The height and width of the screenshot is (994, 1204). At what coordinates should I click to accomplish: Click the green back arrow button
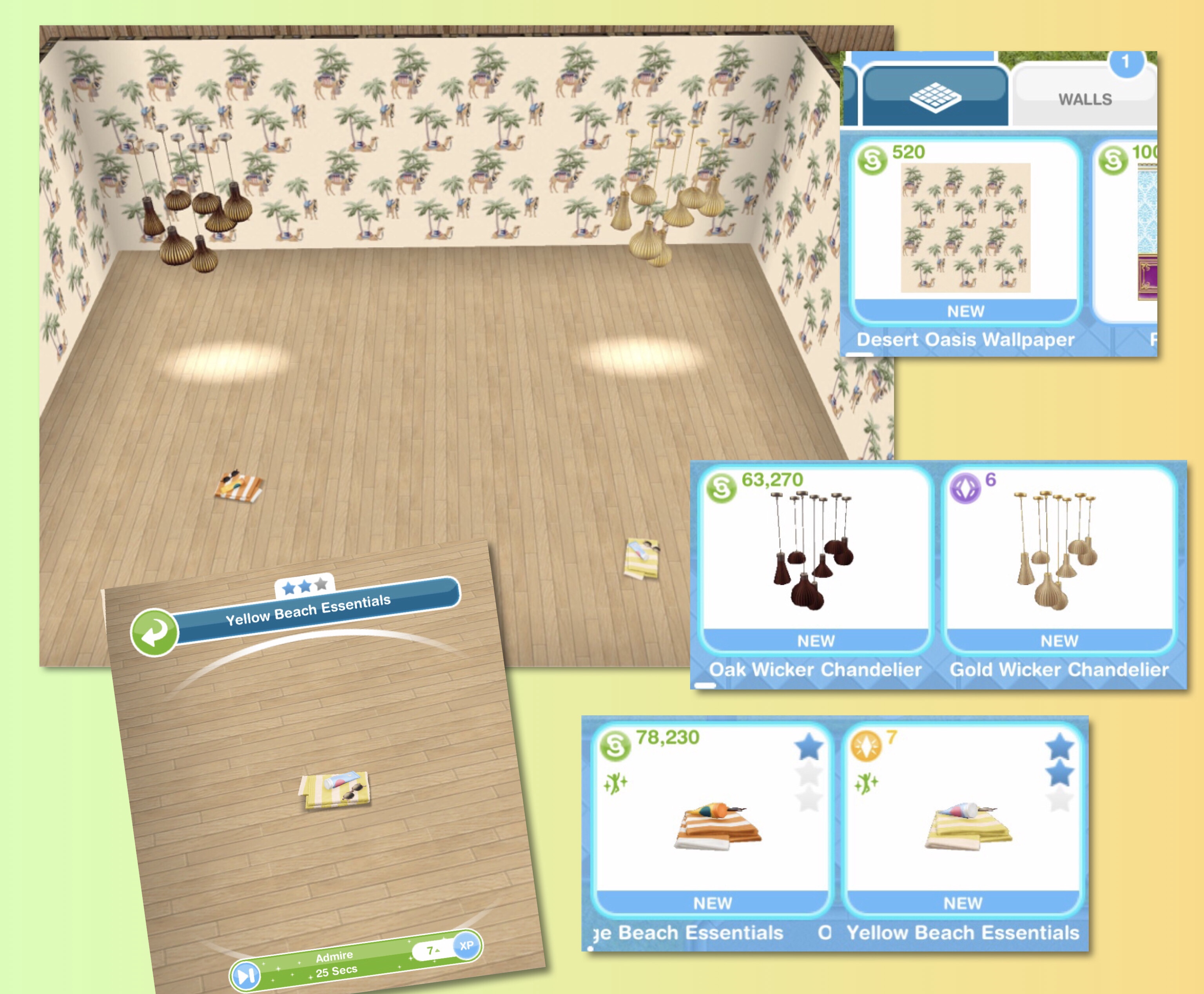click(x=154, y=631)
